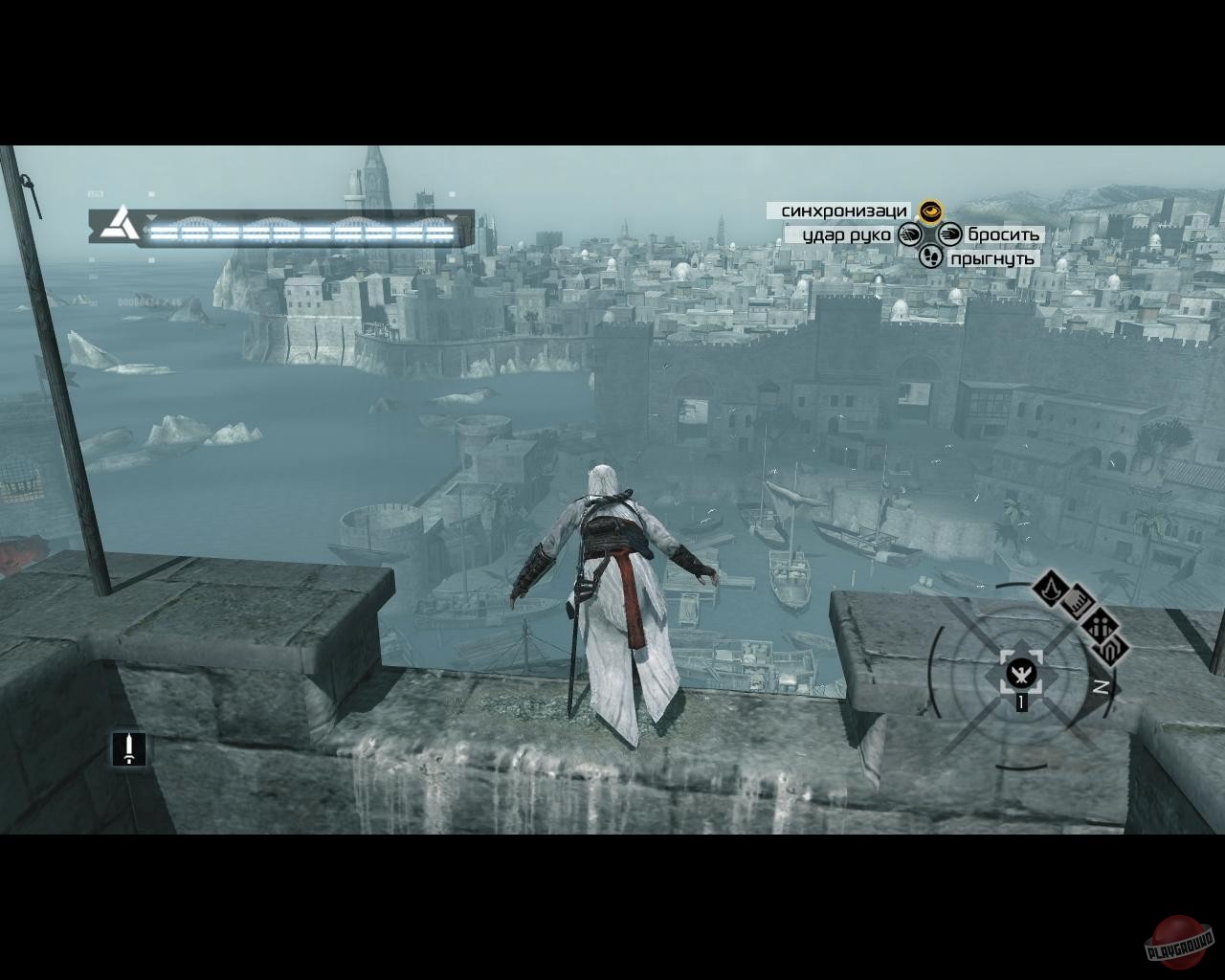The height and width of the screenshot is (980, 1225).
Task: Select the eagle marker in the minimap center
Action: pyautogui.click(x=1020, y=675)
